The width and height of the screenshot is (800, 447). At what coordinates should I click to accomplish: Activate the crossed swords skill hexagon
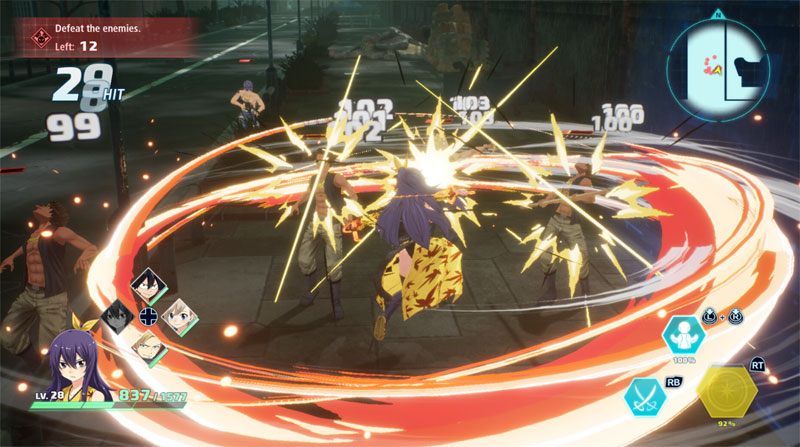coord(645,396)
